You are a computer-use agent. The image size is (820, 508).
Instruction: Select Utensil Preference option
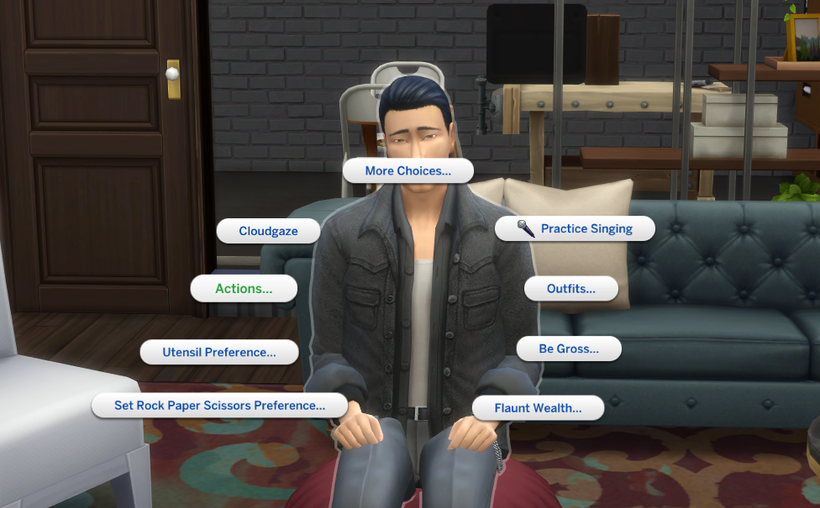pos(218,352)
